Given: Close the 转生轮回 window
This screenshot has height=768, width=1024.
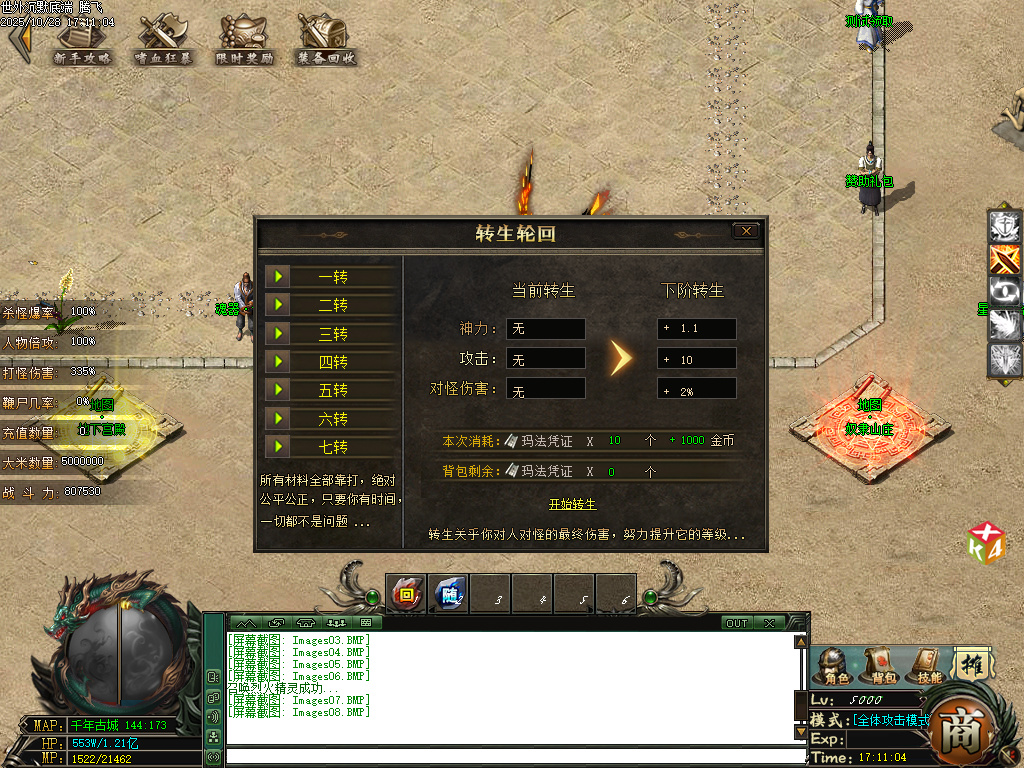Looking at the screenshot, I should click(x=745, y=231).
